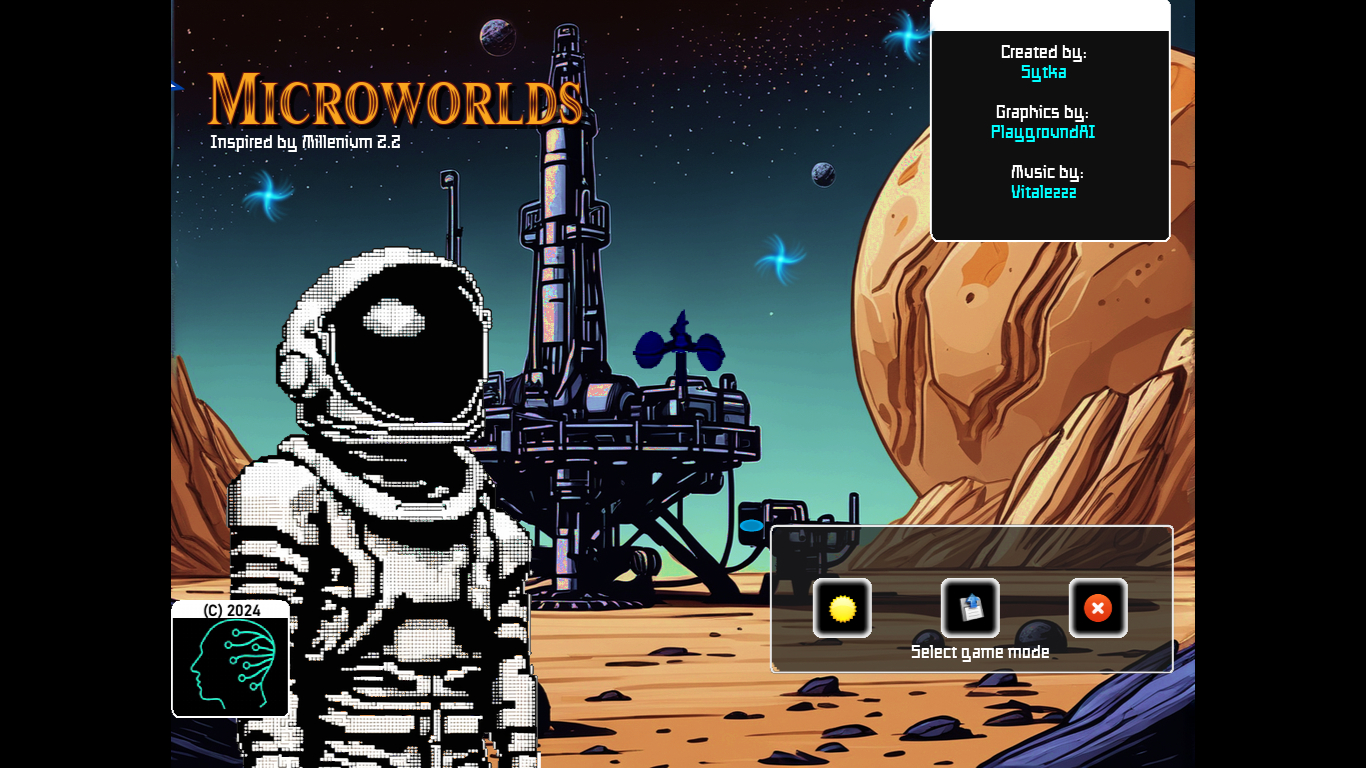Click the game mode selection panel
This screenshot has height=768, width=1366.
[x=971, y=598]
